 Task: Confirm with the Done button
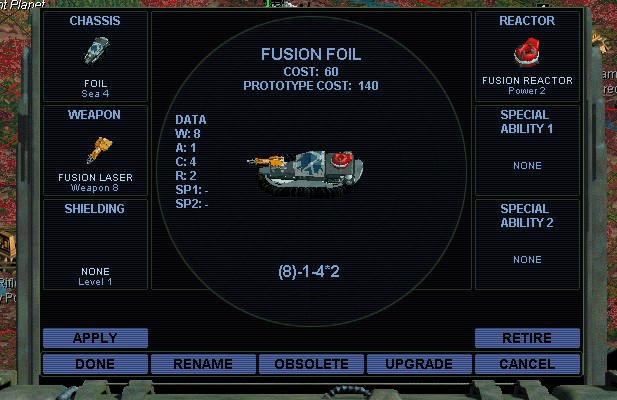click(x=95, y=364)
